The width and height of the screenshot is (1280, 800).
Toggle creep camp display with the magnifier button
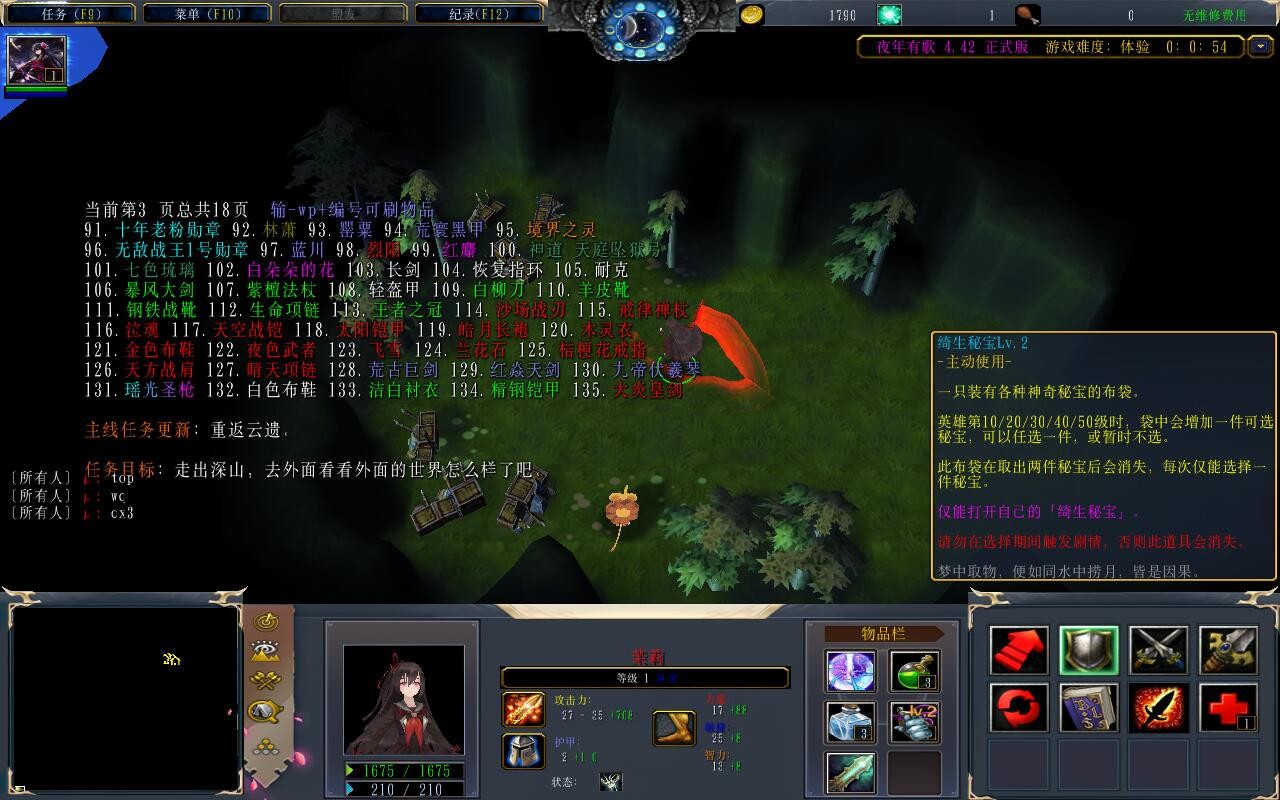266,711
